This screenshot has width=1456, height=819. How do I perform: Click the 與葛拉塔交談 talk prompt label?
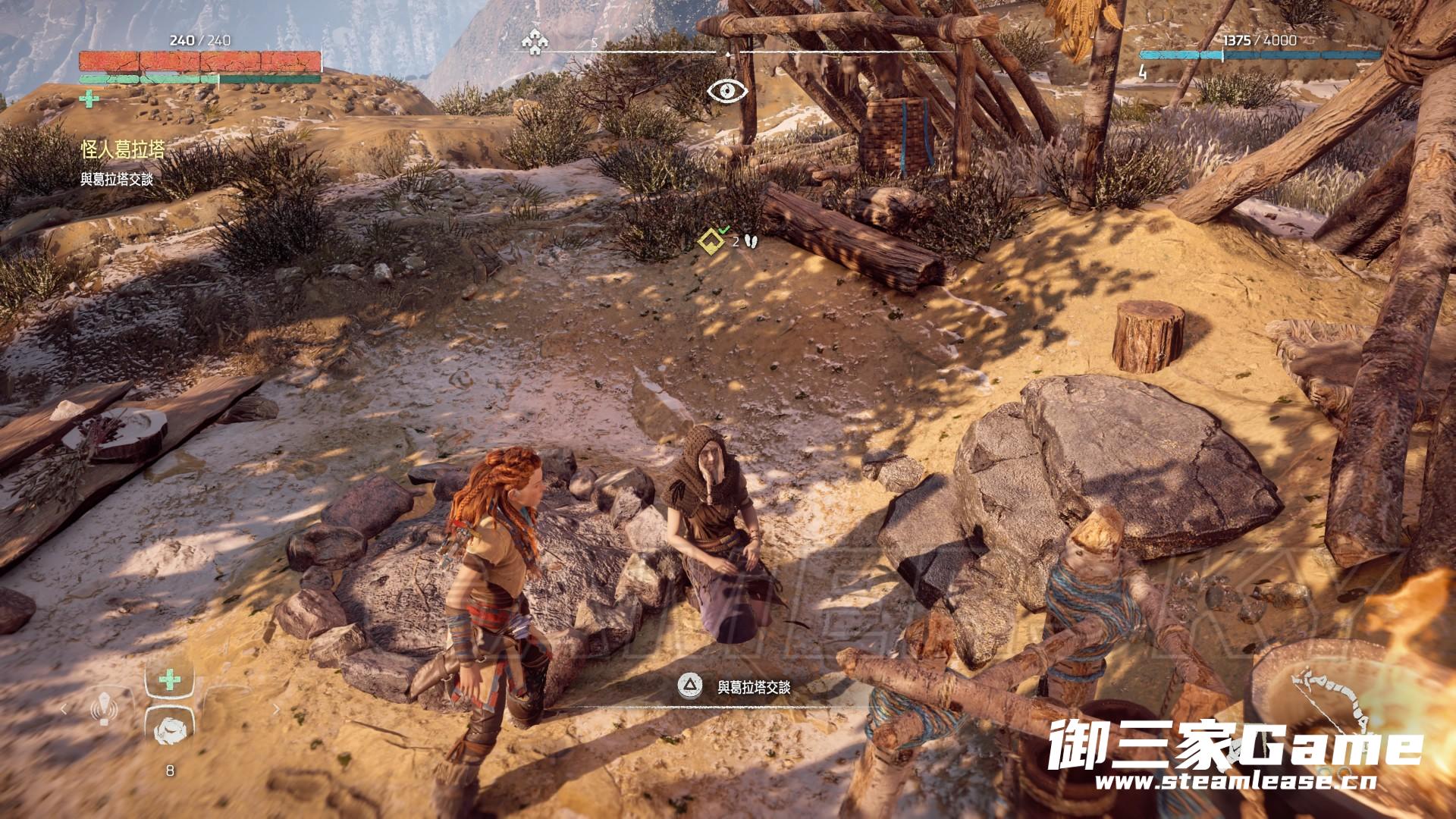(x=754, y=687)
